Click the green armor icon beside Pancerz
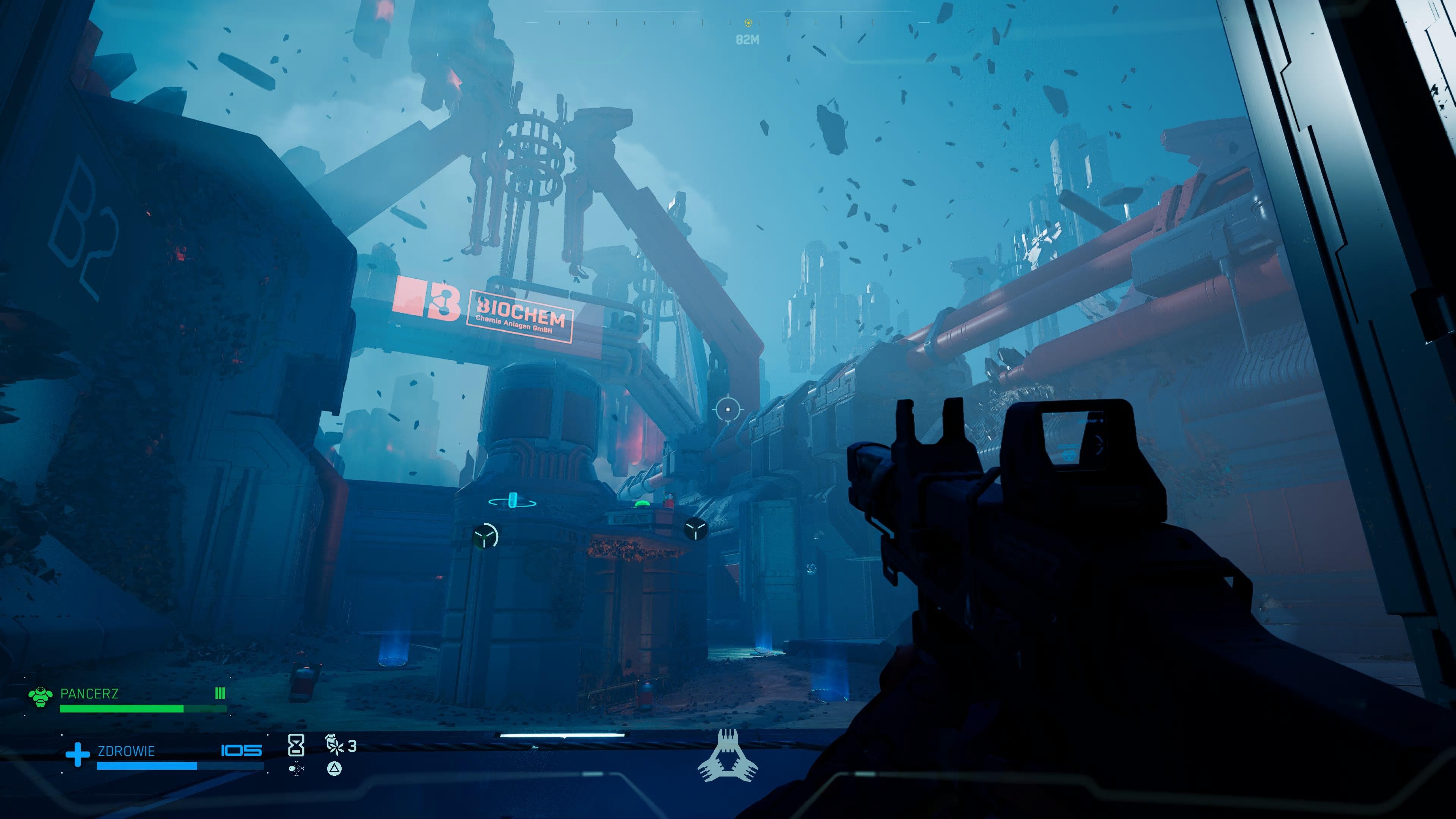 point(41,697)
